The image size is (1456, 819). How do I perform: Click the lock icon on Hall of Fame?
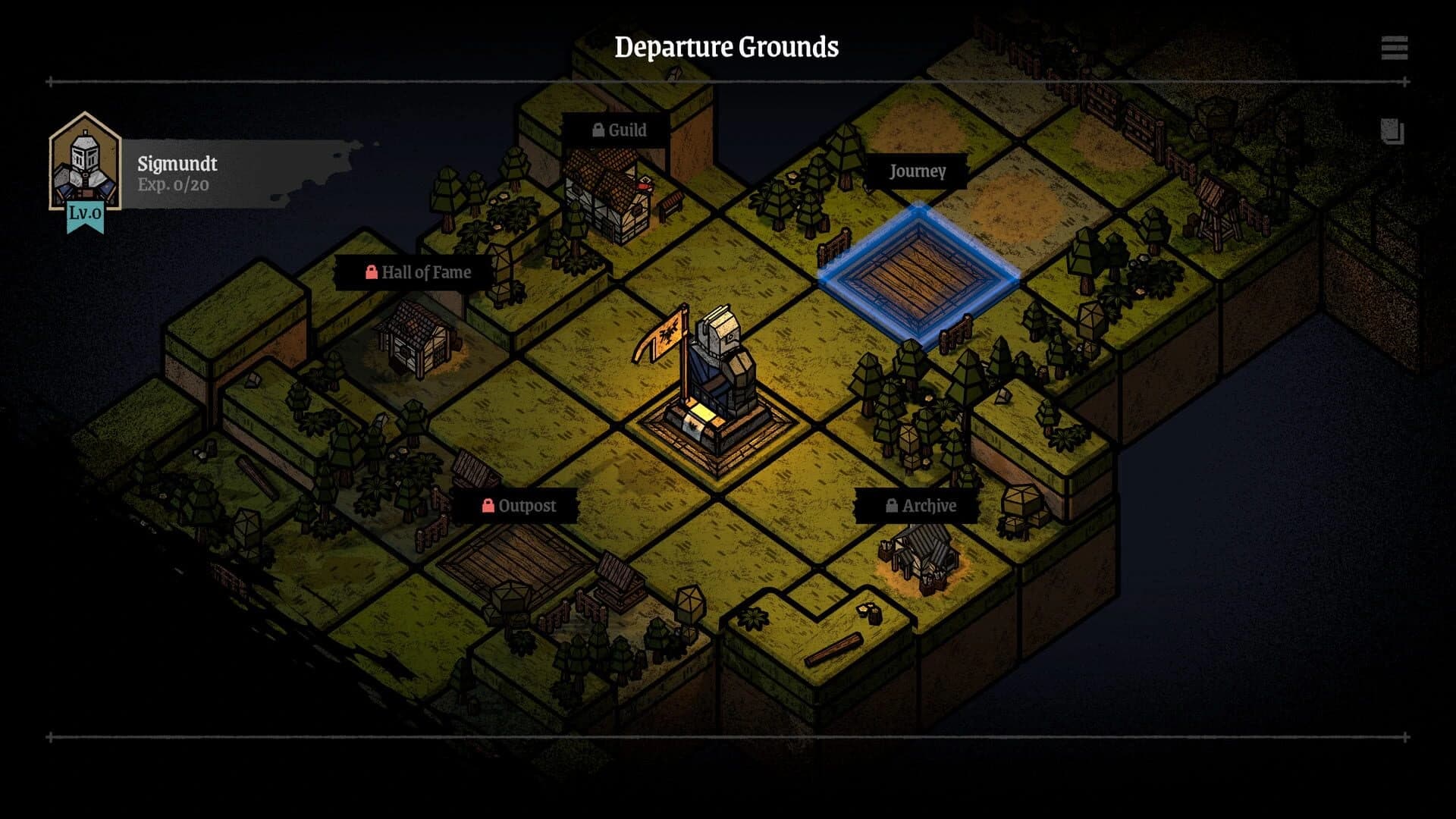(372, 272)
